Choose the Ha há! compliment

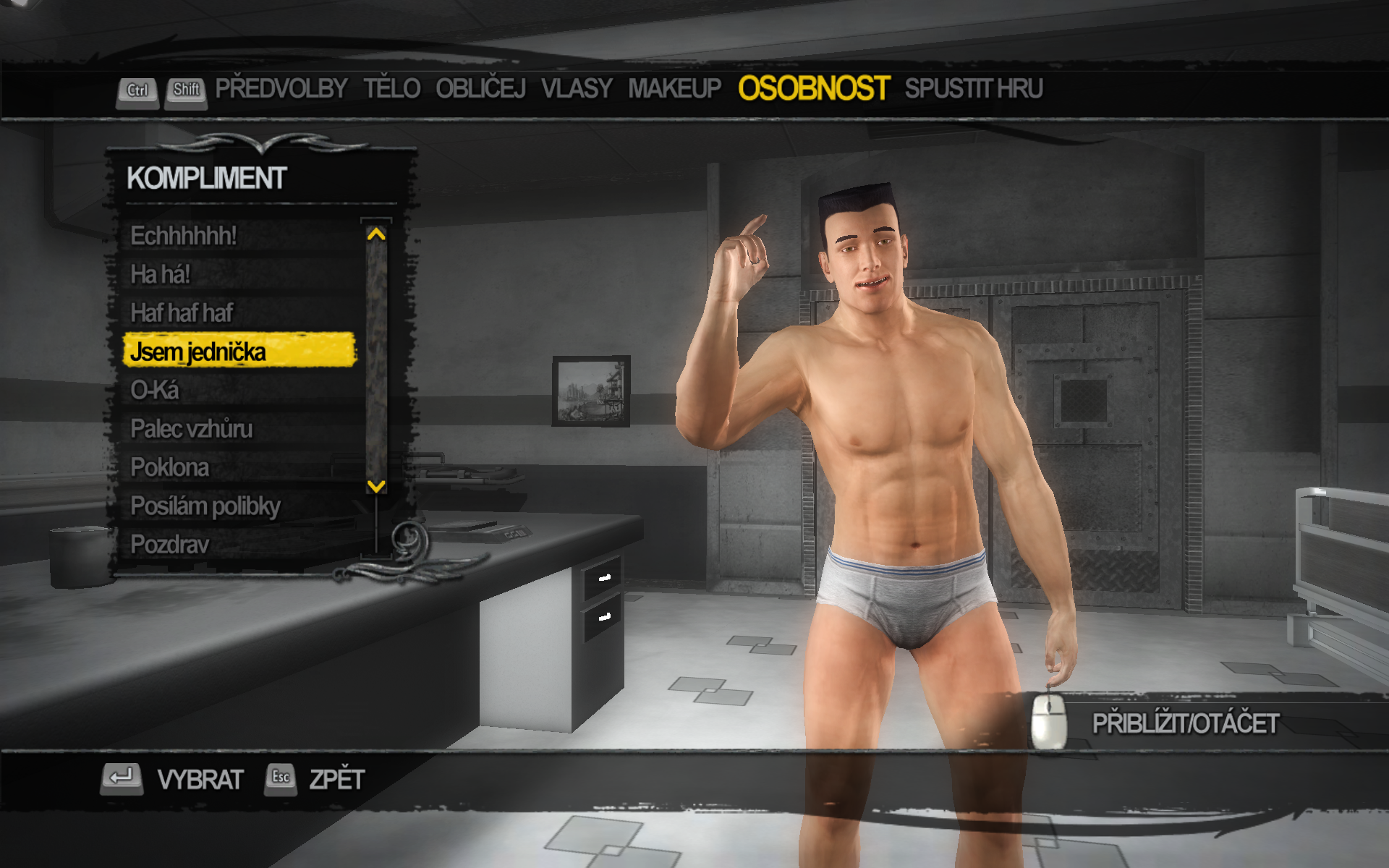coord(160,275)
